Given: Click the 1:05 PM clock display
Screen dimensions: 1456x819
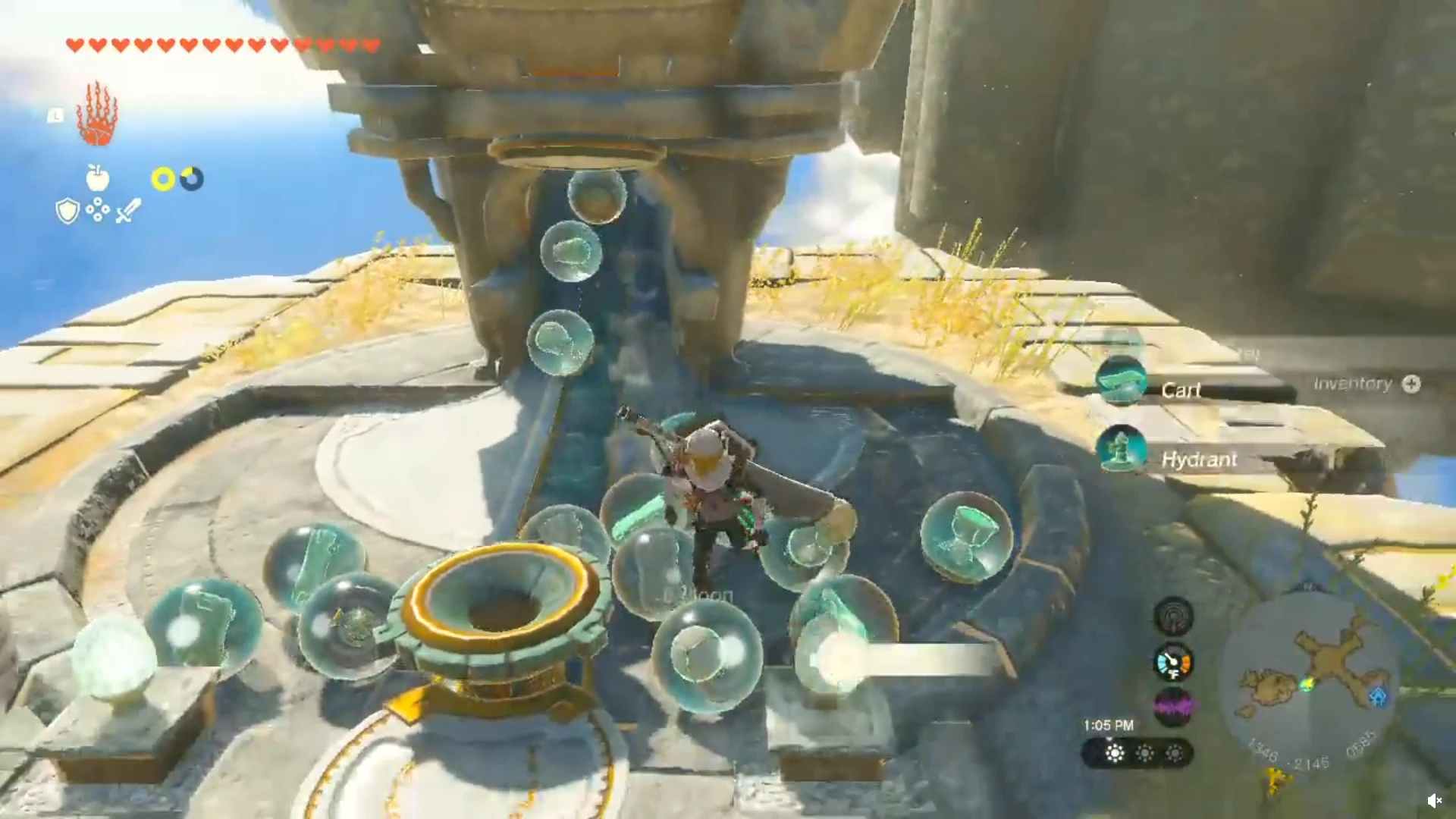Looking at the screenshot, I should pos(1109,725).
